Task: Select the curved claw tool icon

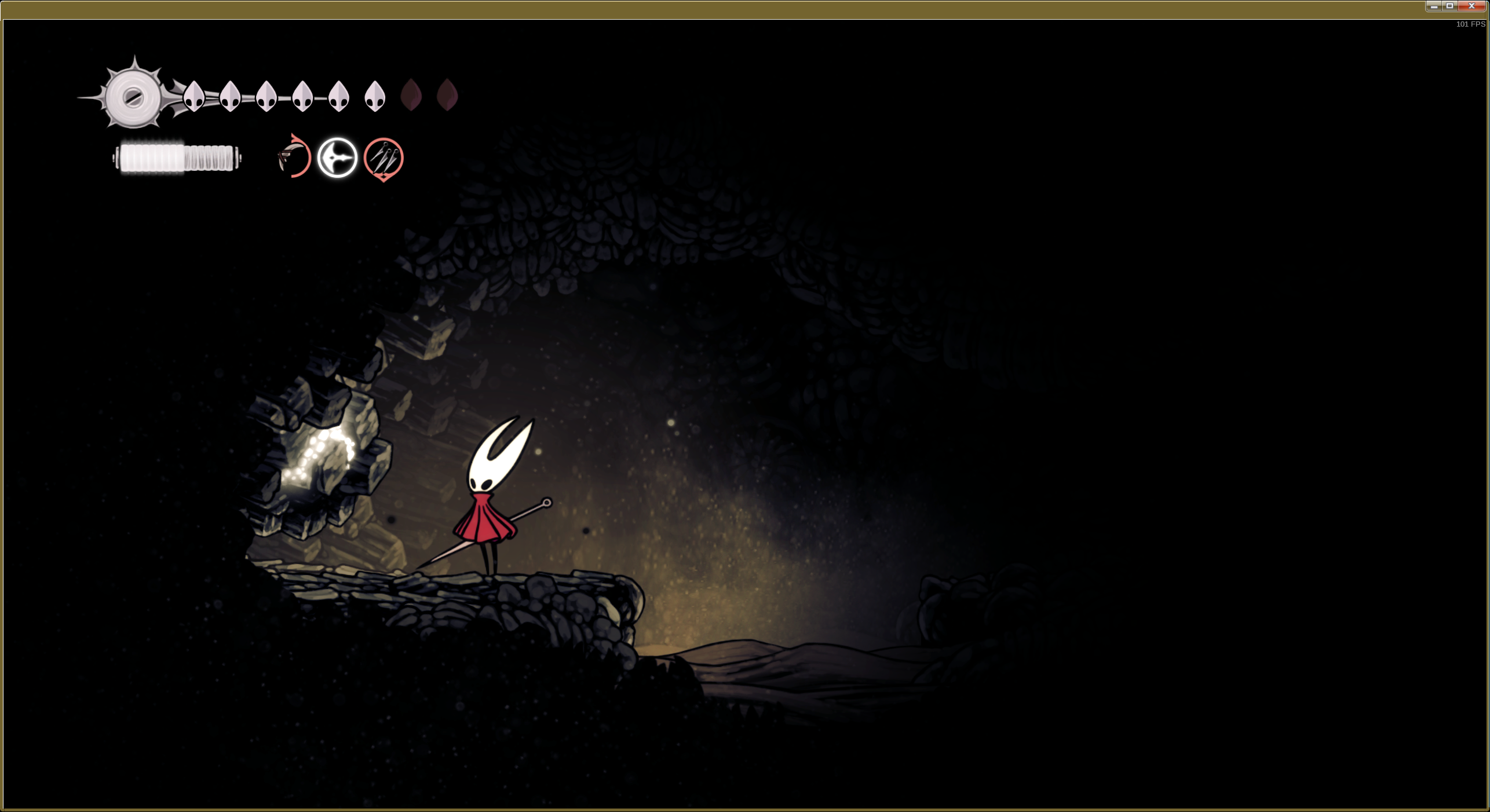Action: 294,157
